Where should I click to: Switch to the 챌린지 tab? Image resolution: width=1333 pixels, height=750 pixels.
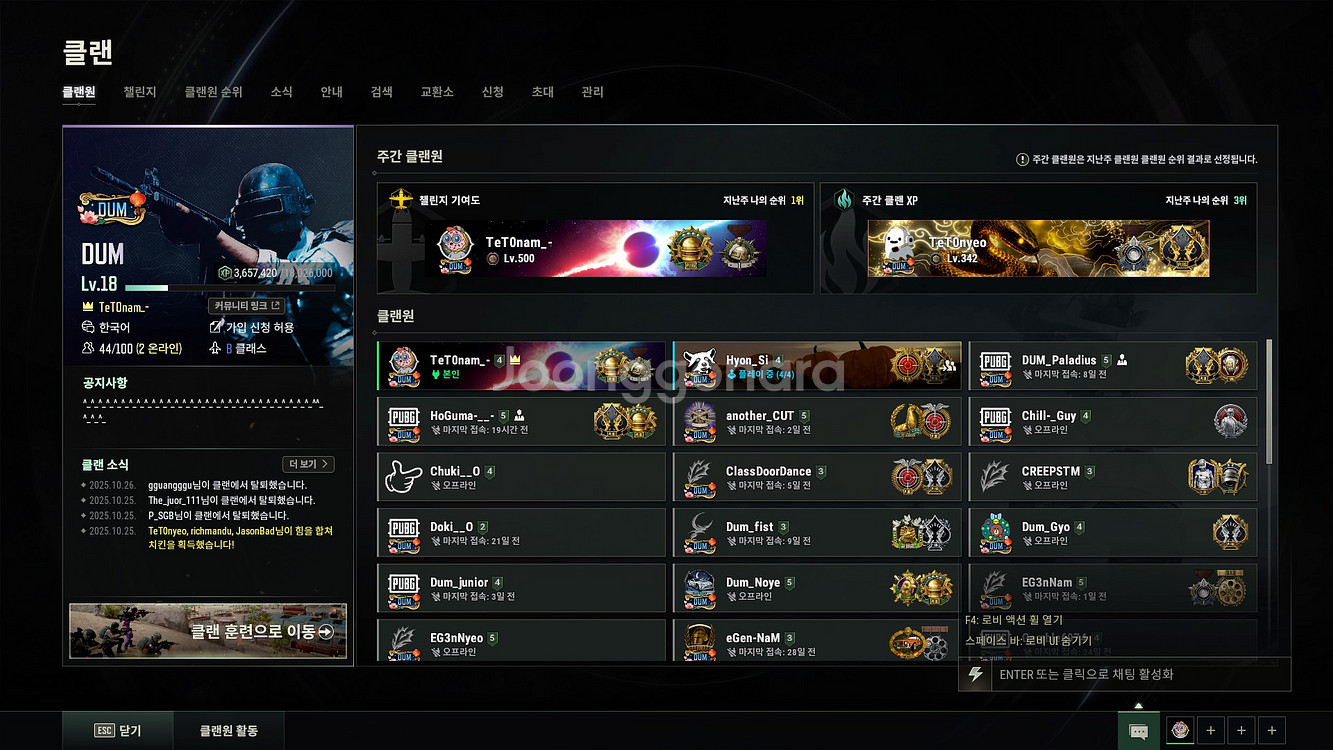coord(139,92)
